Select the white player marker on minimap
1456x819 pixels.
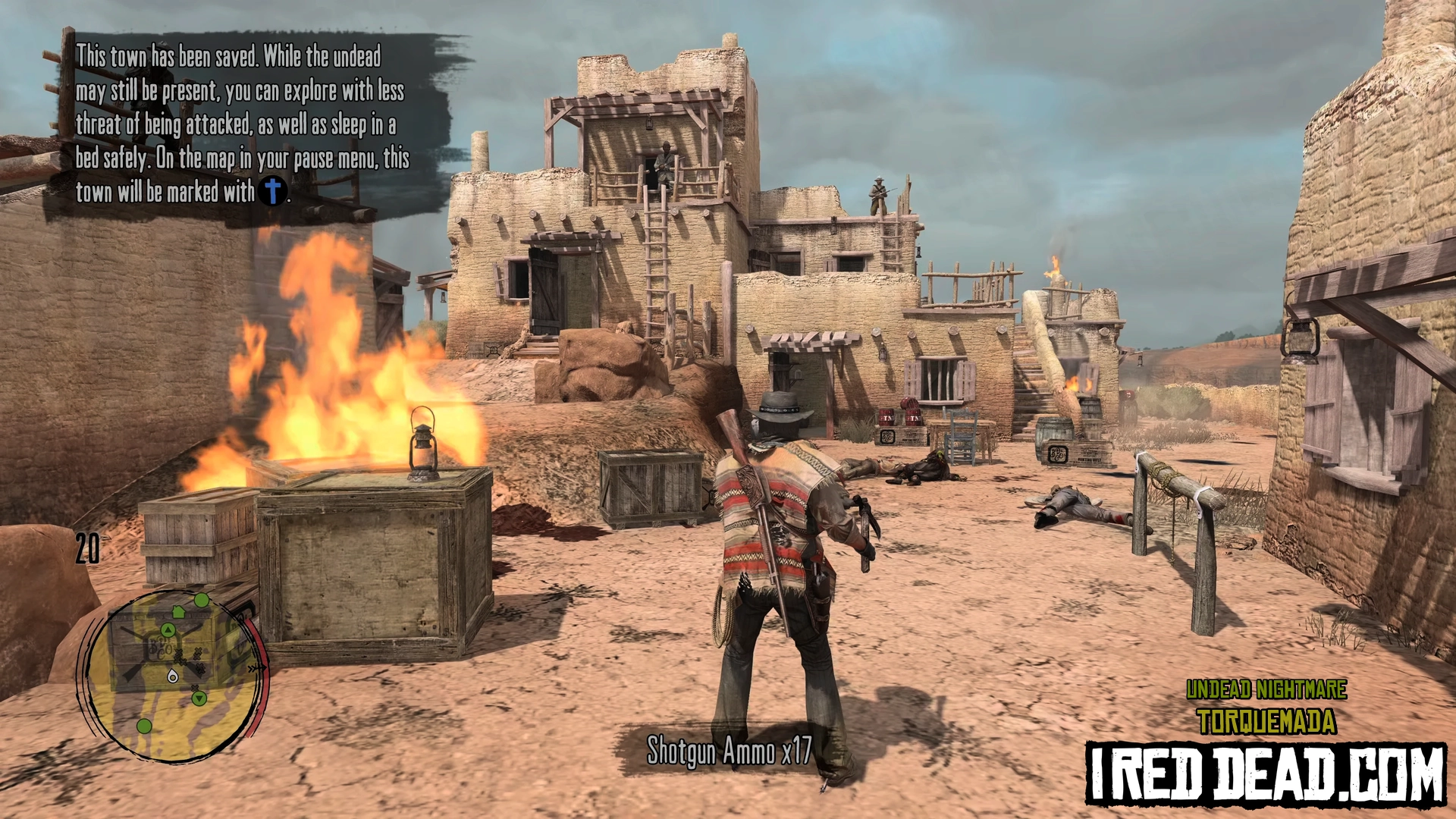pos(173,676)
